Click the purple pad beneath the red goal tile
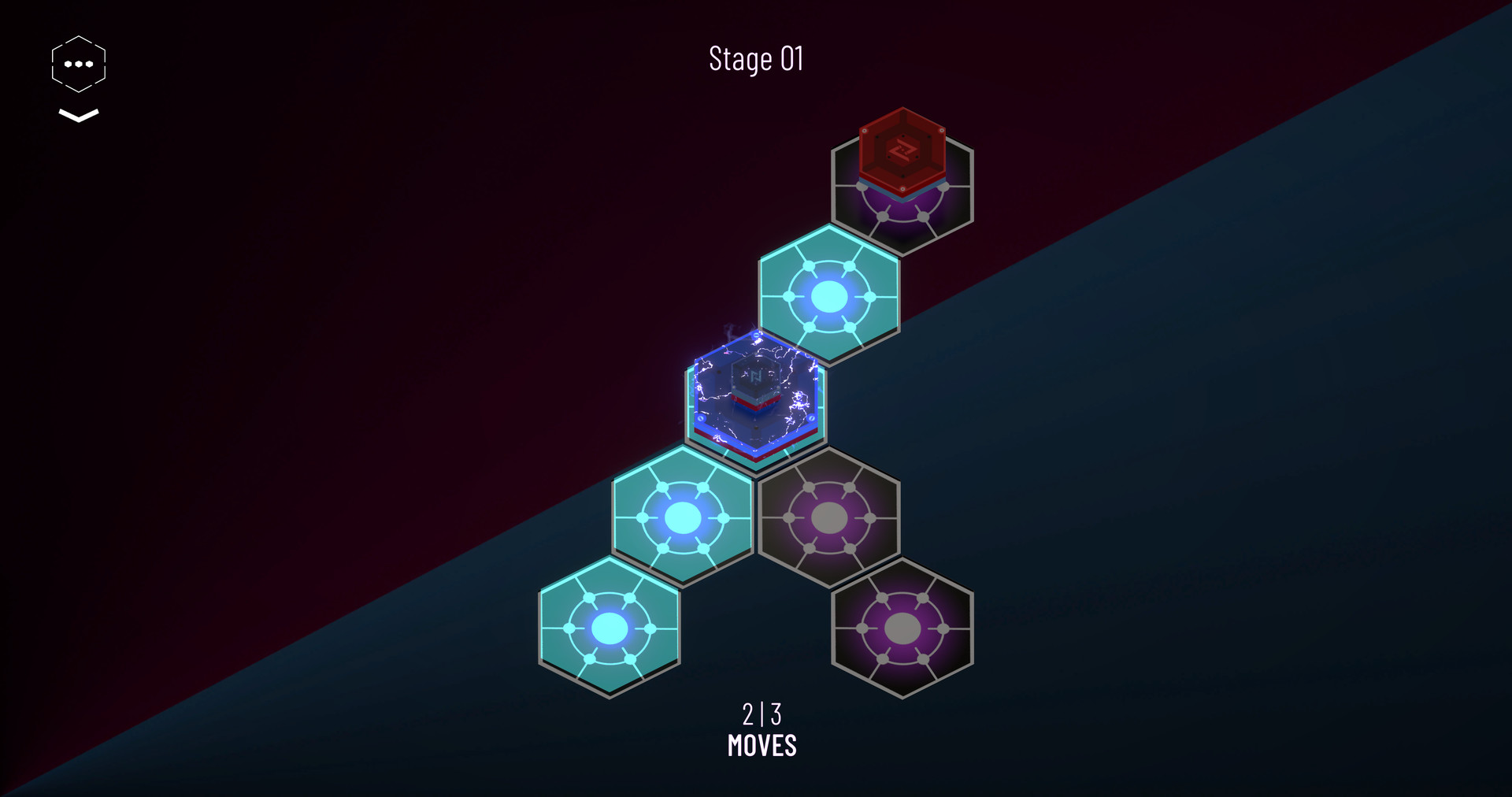1512x797 pixels. point(904,213)
